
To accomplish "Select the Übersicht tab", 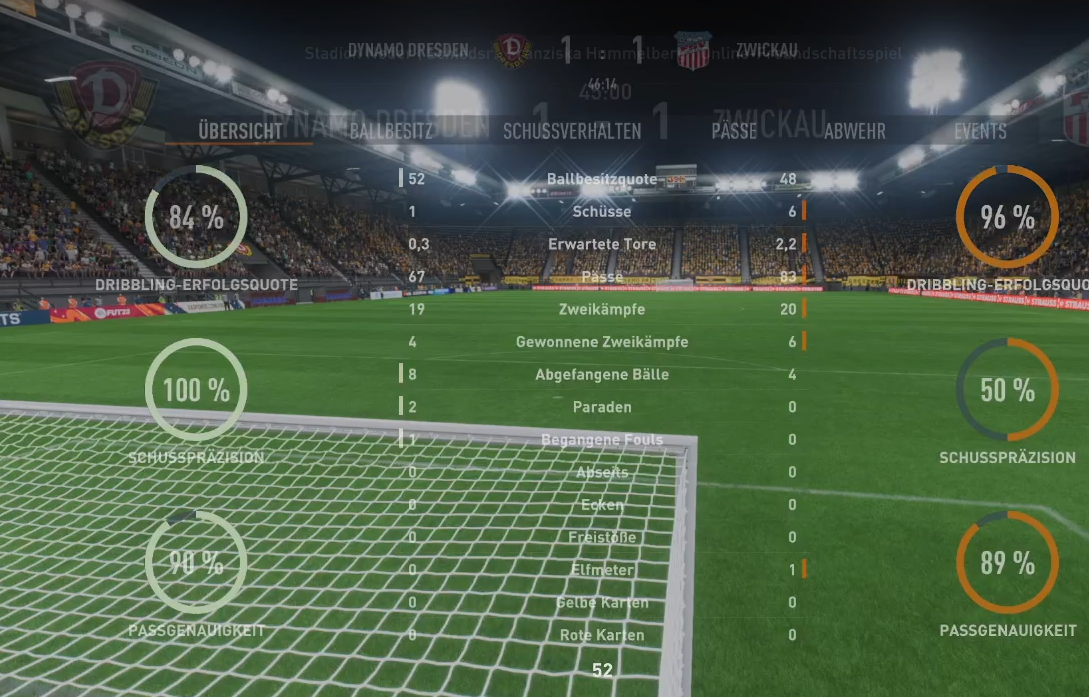I will [240, 131].
